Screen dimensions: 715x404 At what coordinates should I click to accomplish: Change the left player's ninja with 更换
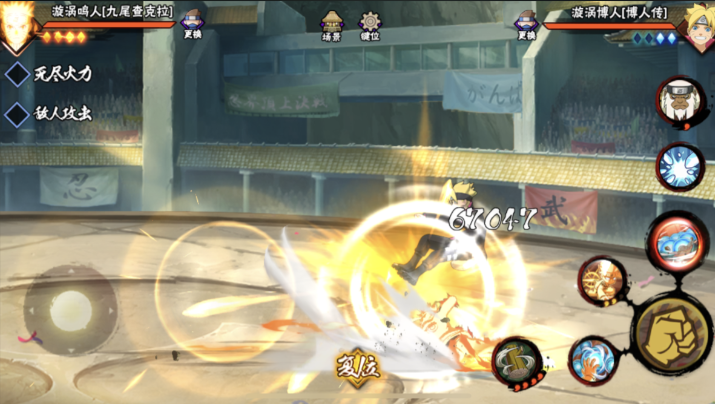pos(191,24)
